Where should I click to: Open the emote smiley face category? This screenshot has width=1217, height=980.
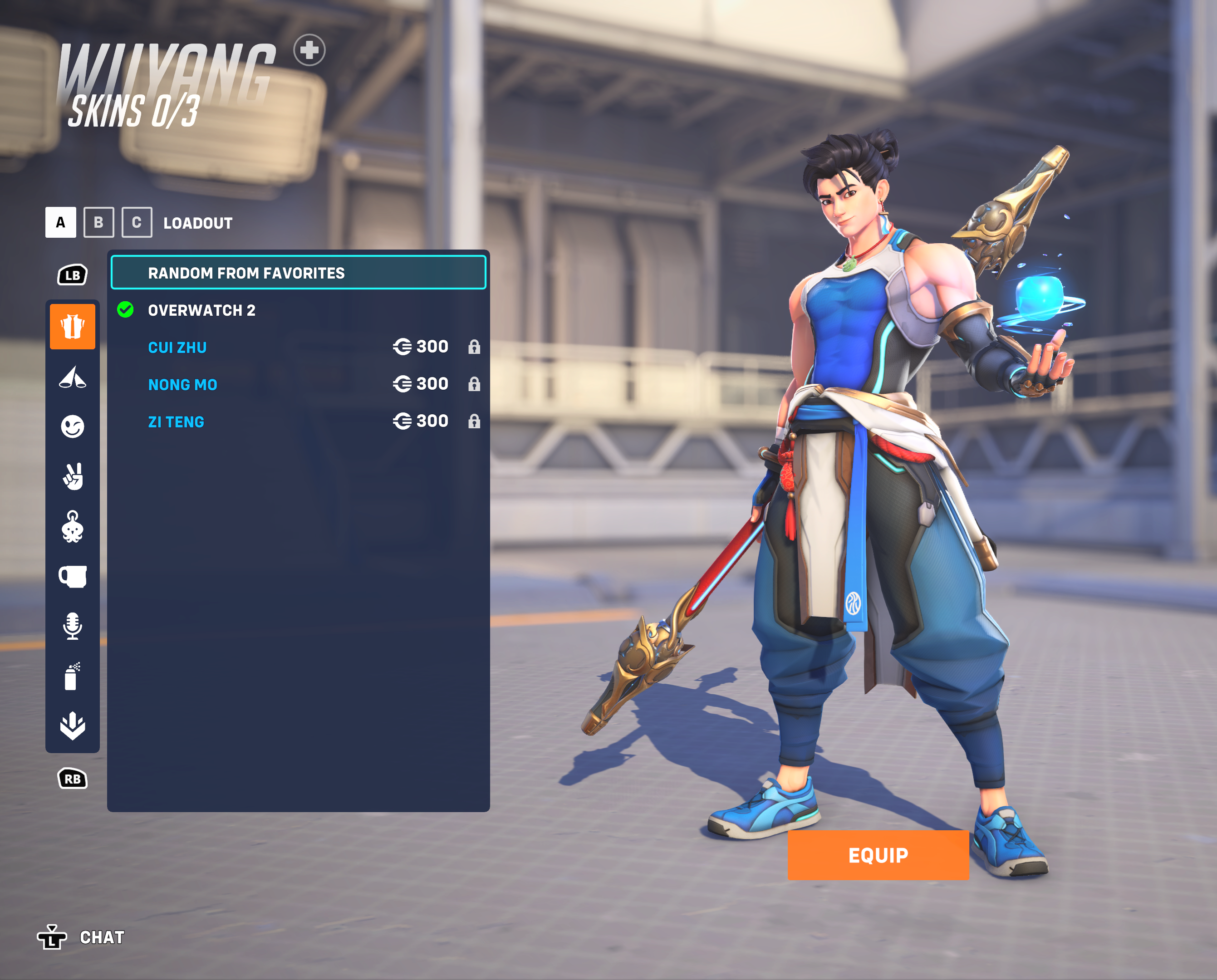(x=72, y=426)
